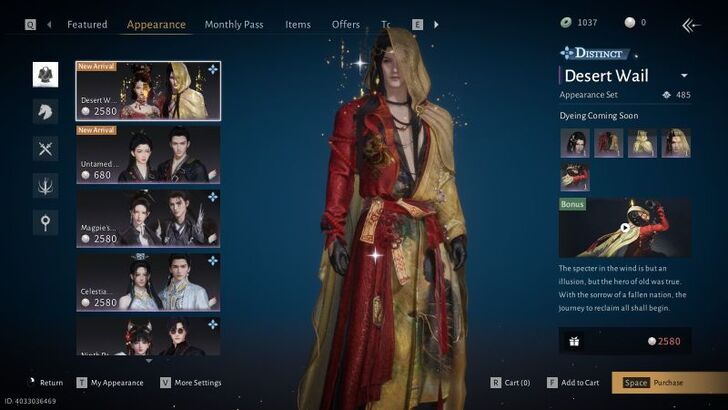Choose the Untamed set priced 680
Image resolution: width=728 pixels, height=410 pixels.
148,155
